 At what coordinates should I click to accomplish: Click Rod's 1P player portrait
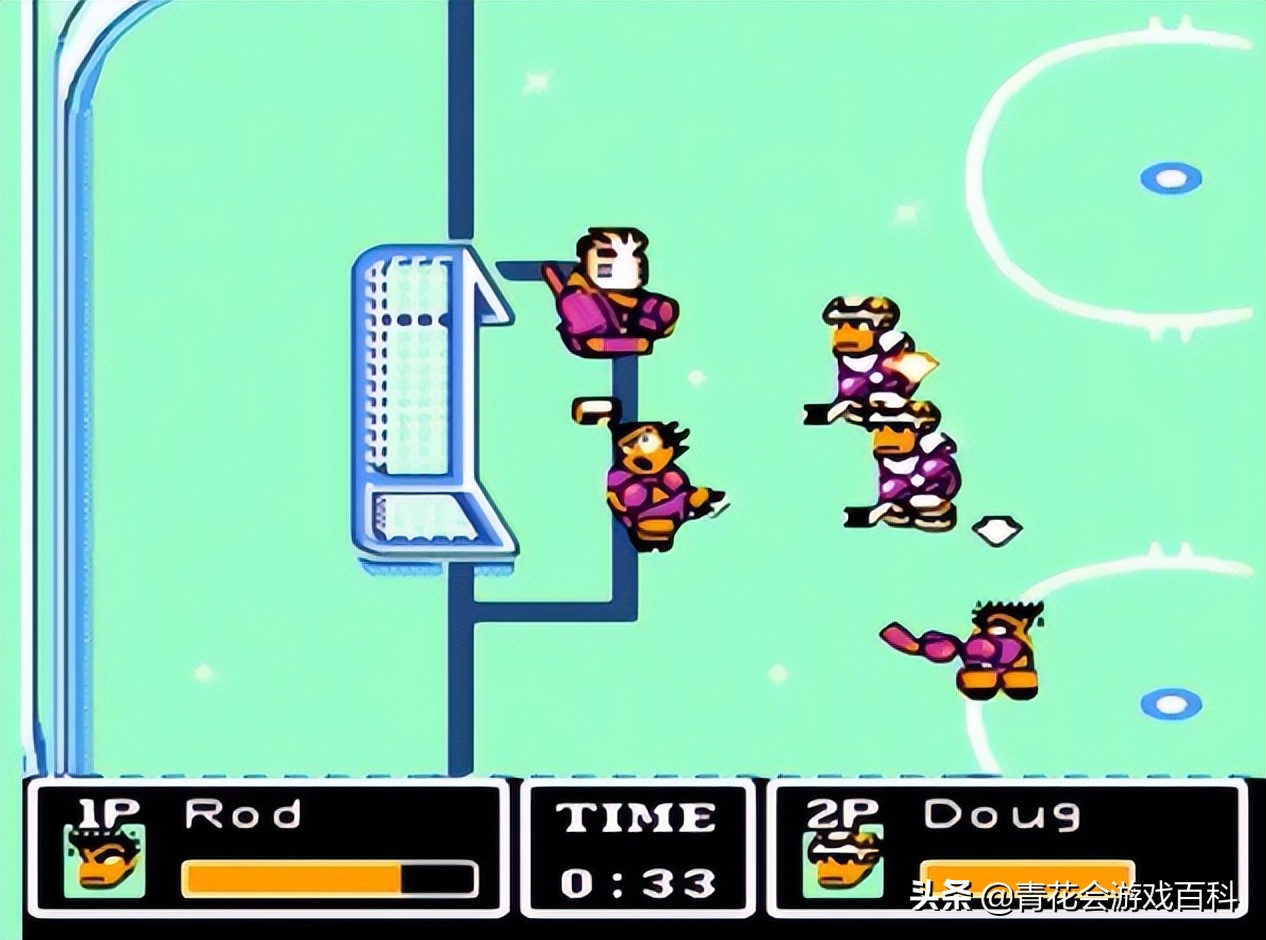click(104, 860)
